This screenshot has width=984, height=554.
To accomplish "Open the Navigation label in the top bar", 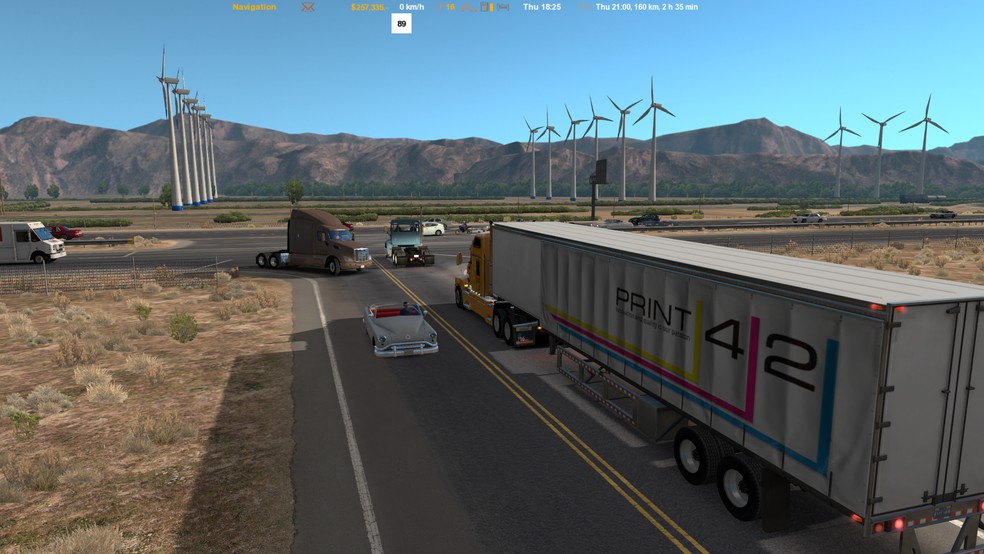I will pos(254,7).
